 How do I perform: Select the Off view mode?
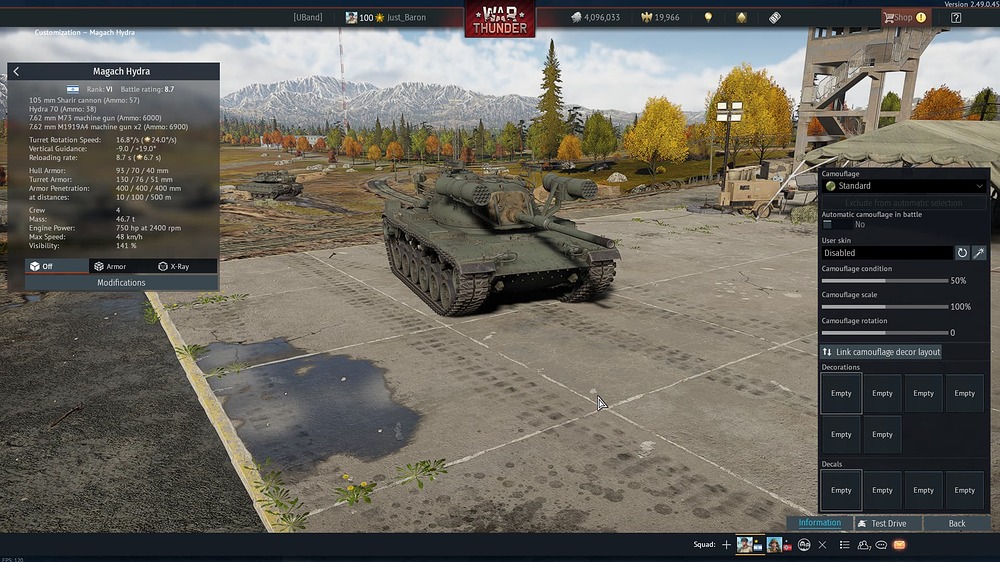[42, 266]
